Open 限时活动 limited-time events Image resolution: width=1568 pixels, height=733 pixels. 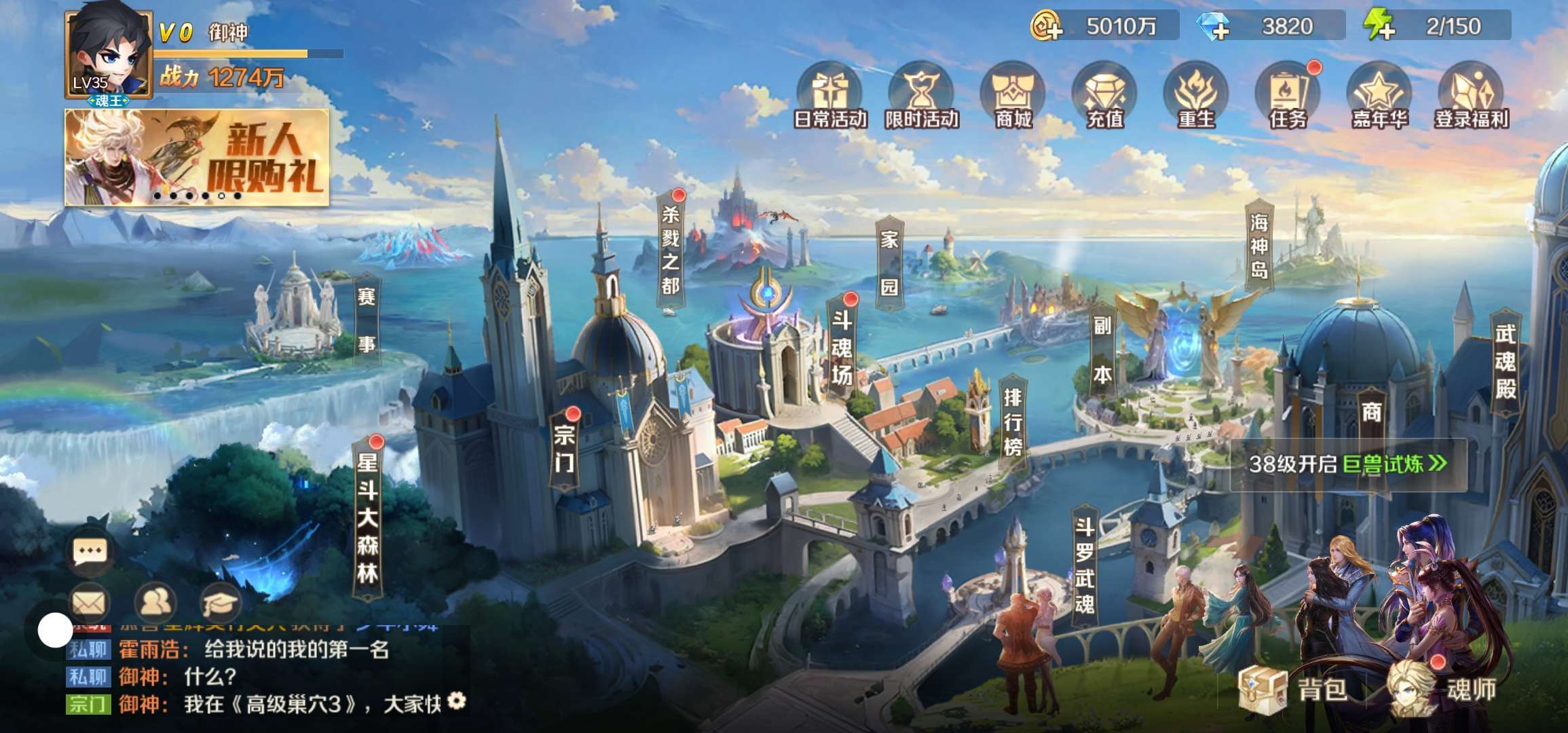921,96
